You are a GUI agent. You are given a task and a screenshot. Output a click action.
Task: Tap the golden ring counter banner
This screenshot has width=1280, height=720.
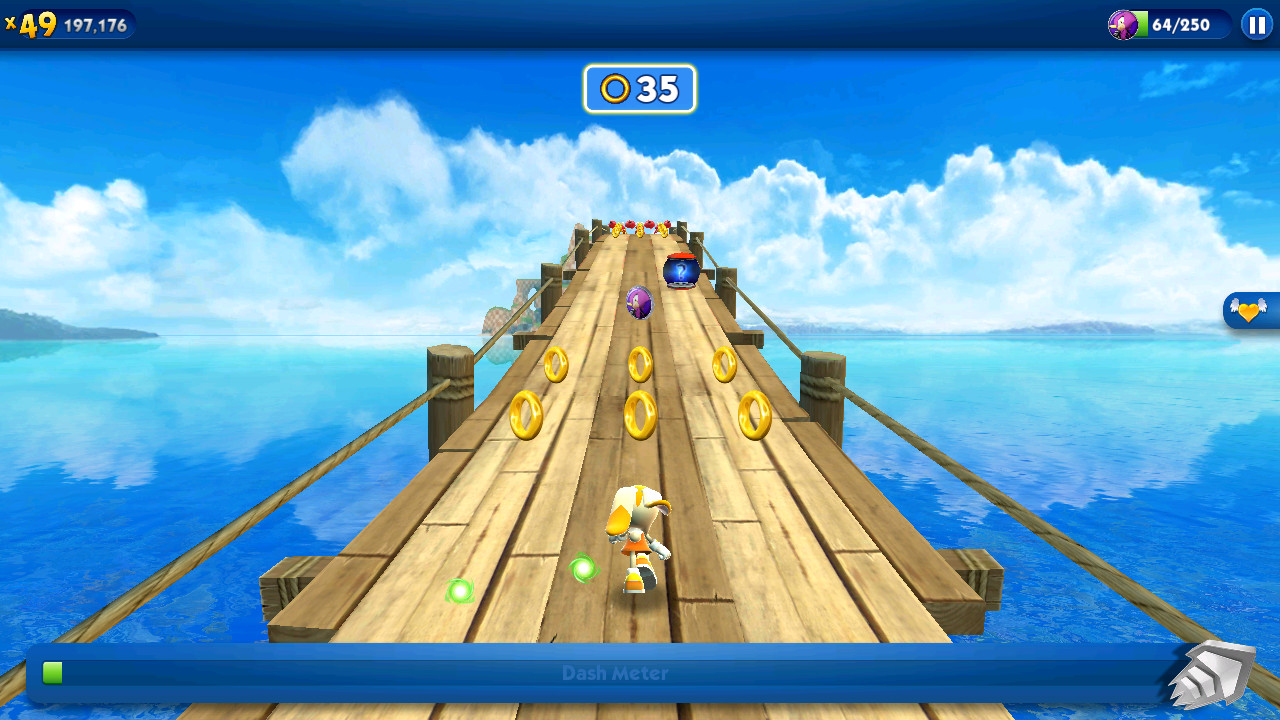[x=638, y=88]
